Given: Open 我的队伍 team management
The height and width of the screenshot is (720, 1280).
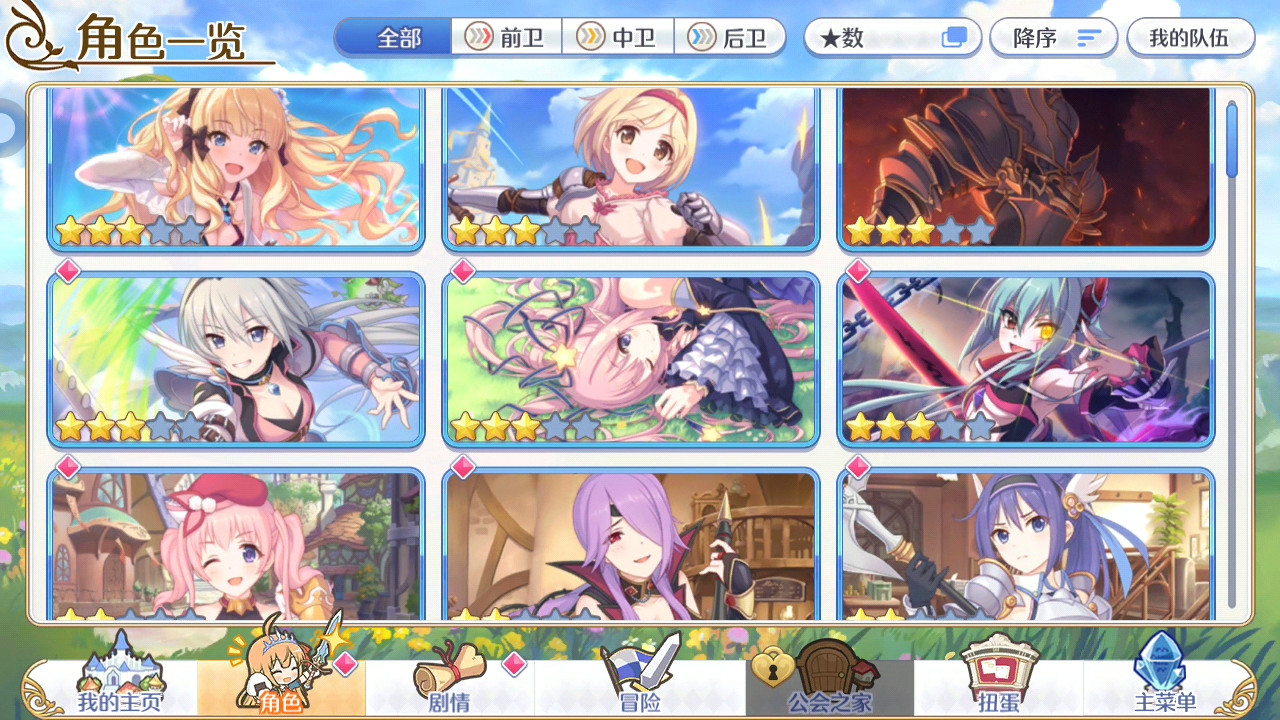Looking at the screenshot, I should pyautogui.click(x=1190, y=38).
